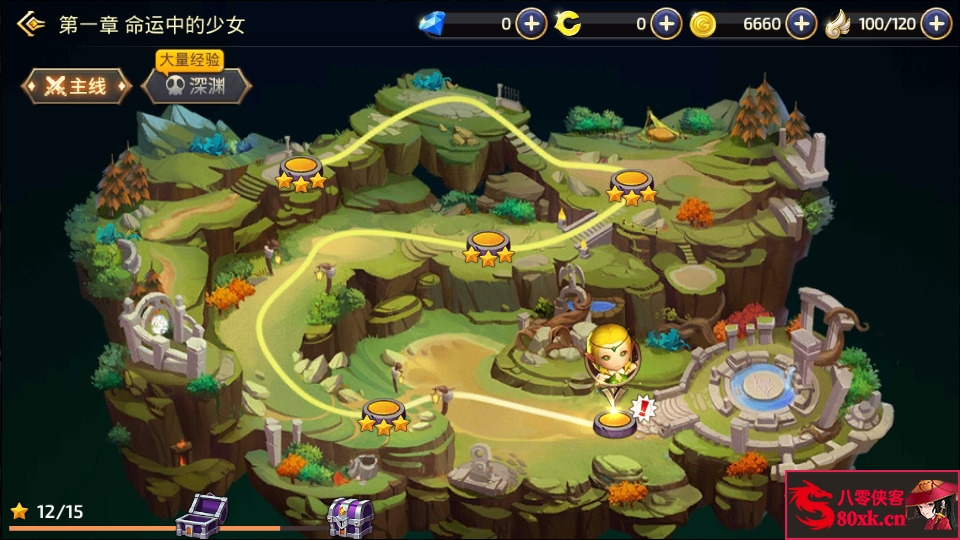This screenshot has width=960, height=540.
Task: Switch to the 主线 main story tab
Action: [77, 87]
